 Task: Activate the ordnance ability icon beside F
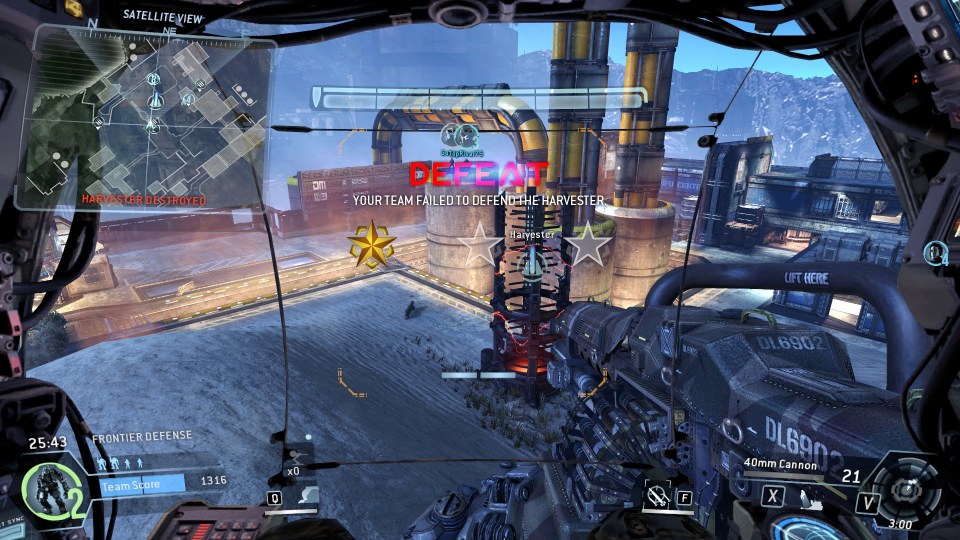(656, 494)
